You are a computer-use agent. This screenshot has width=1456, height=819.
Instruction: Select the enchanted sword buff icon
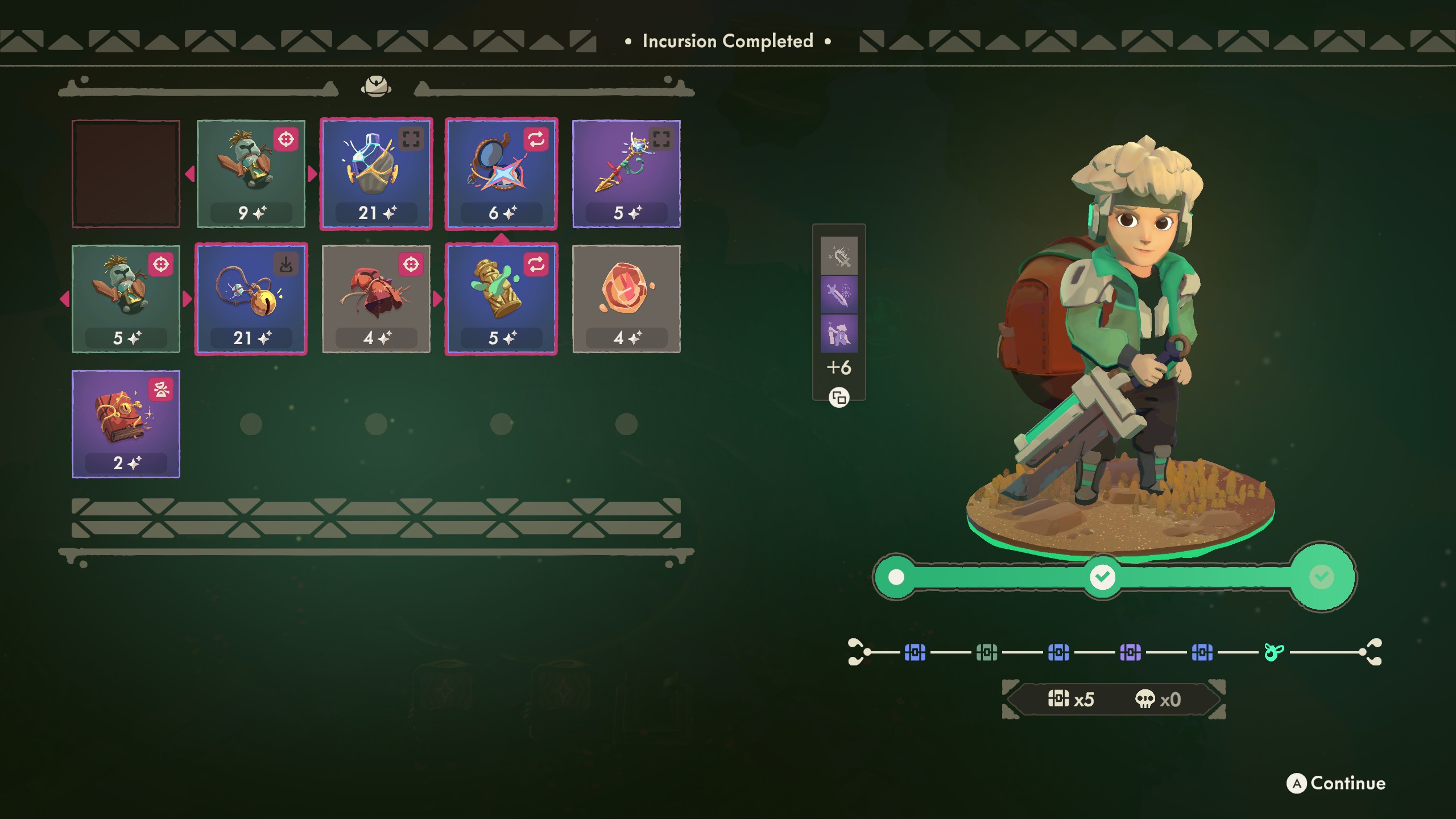coord(839,296)
